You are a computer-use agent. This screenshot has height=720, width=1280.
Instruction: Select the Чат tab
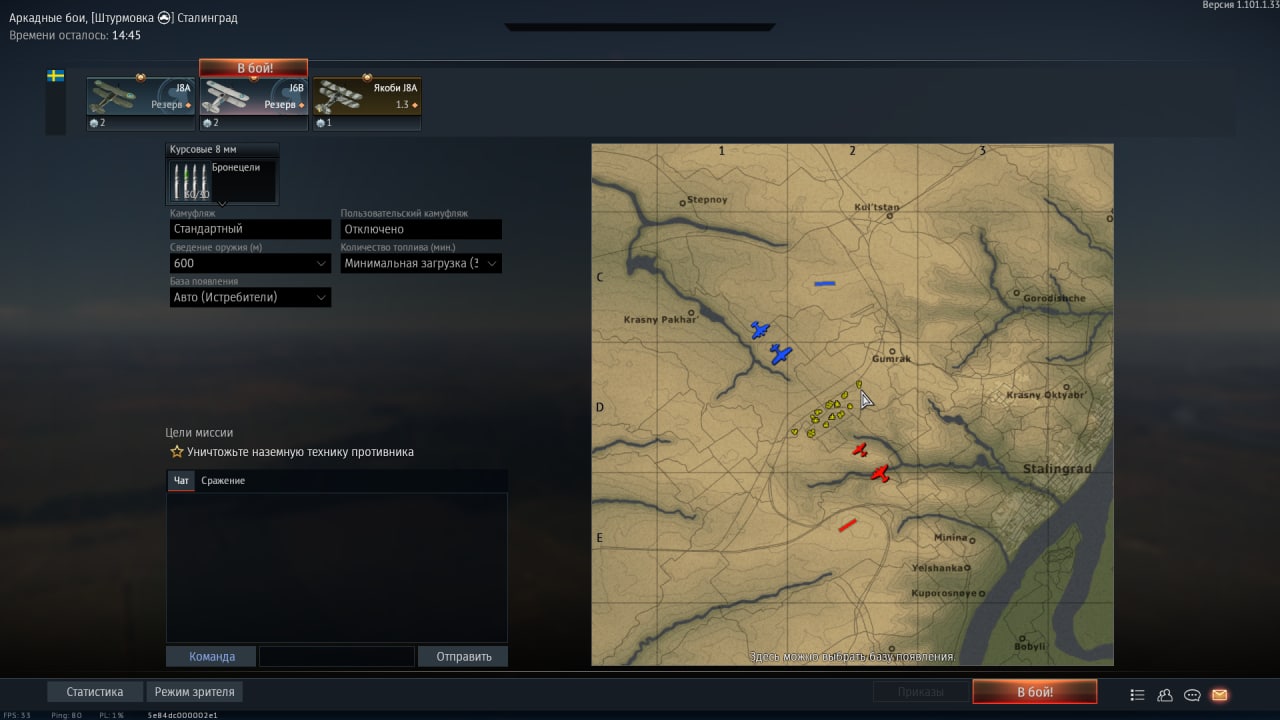pos(181,481)
